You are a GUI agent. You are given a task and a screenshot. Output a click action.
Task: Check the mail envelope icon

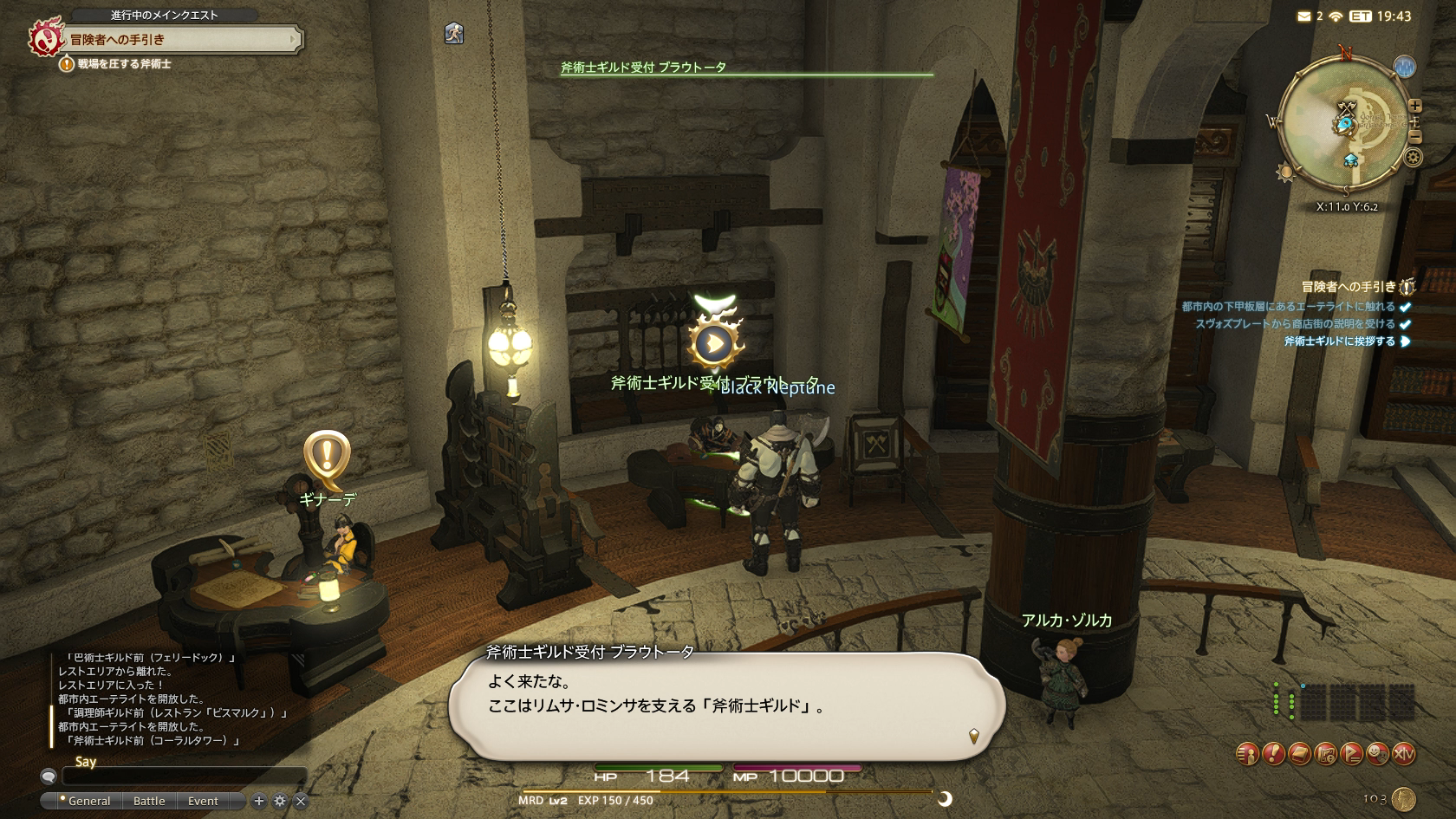tap(1304, 16)
